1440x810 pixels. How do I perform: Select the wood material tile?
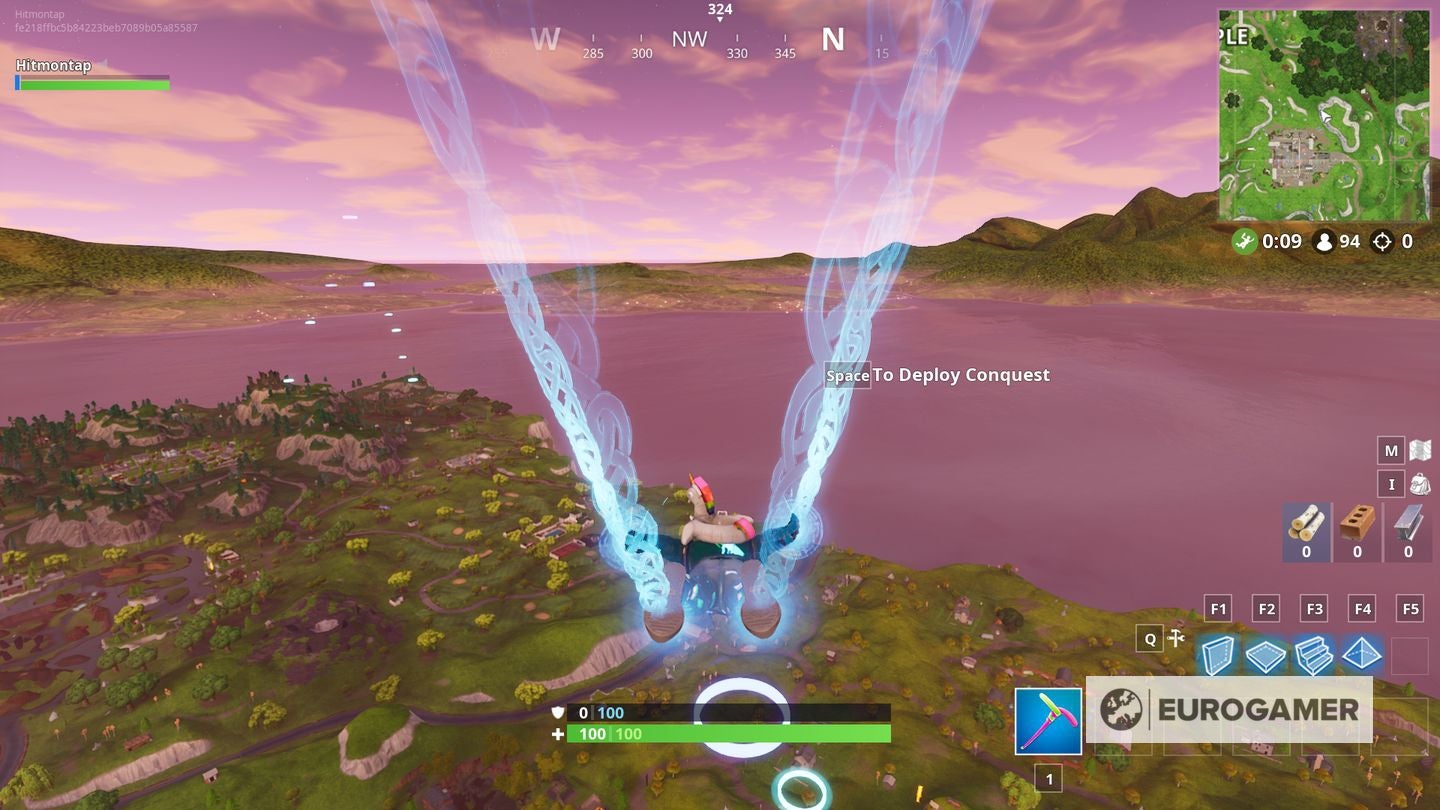pyautogui.click(x=1306, y=532)
